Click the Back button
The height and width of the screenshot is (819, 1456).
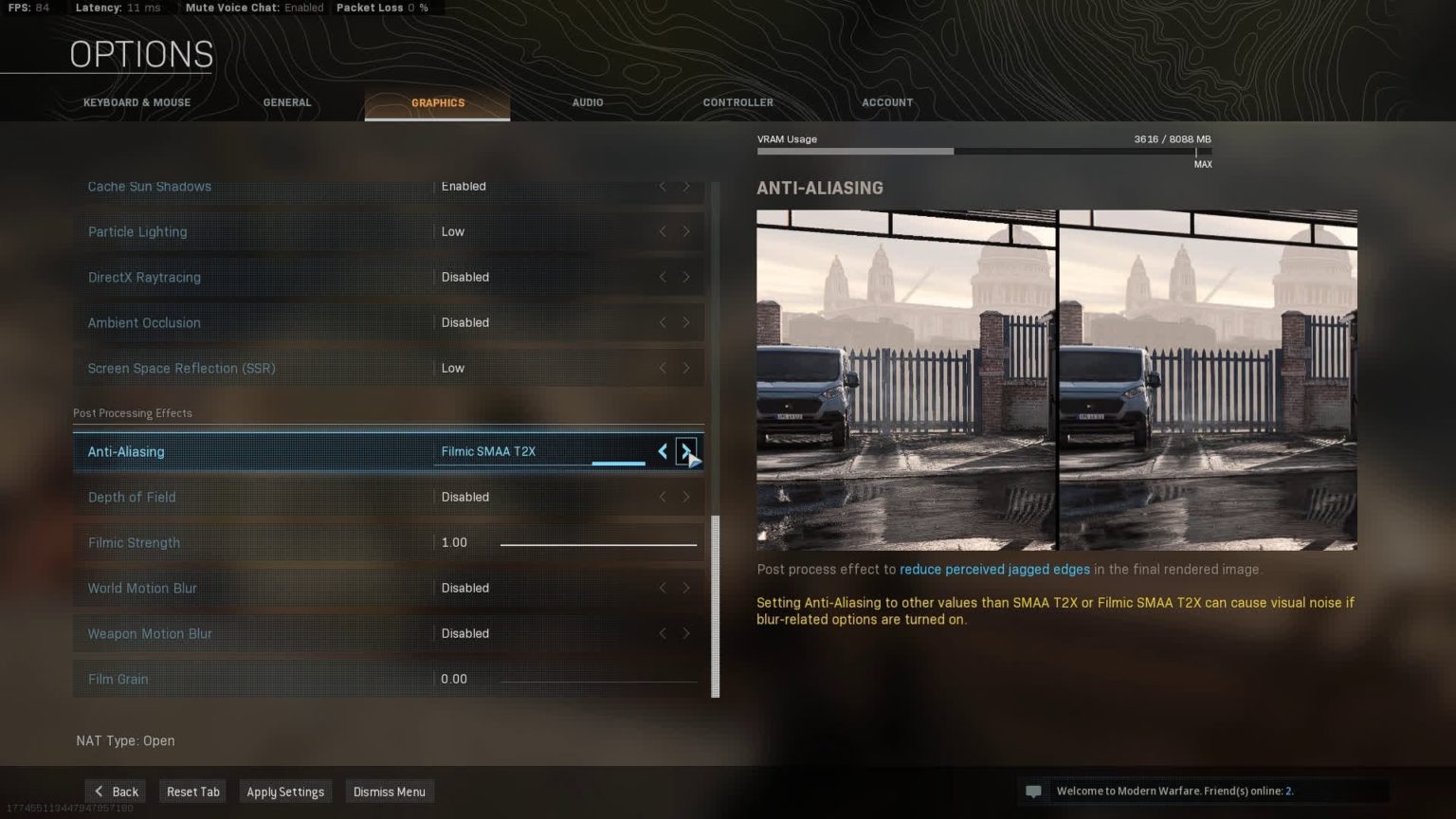point(116,792)
